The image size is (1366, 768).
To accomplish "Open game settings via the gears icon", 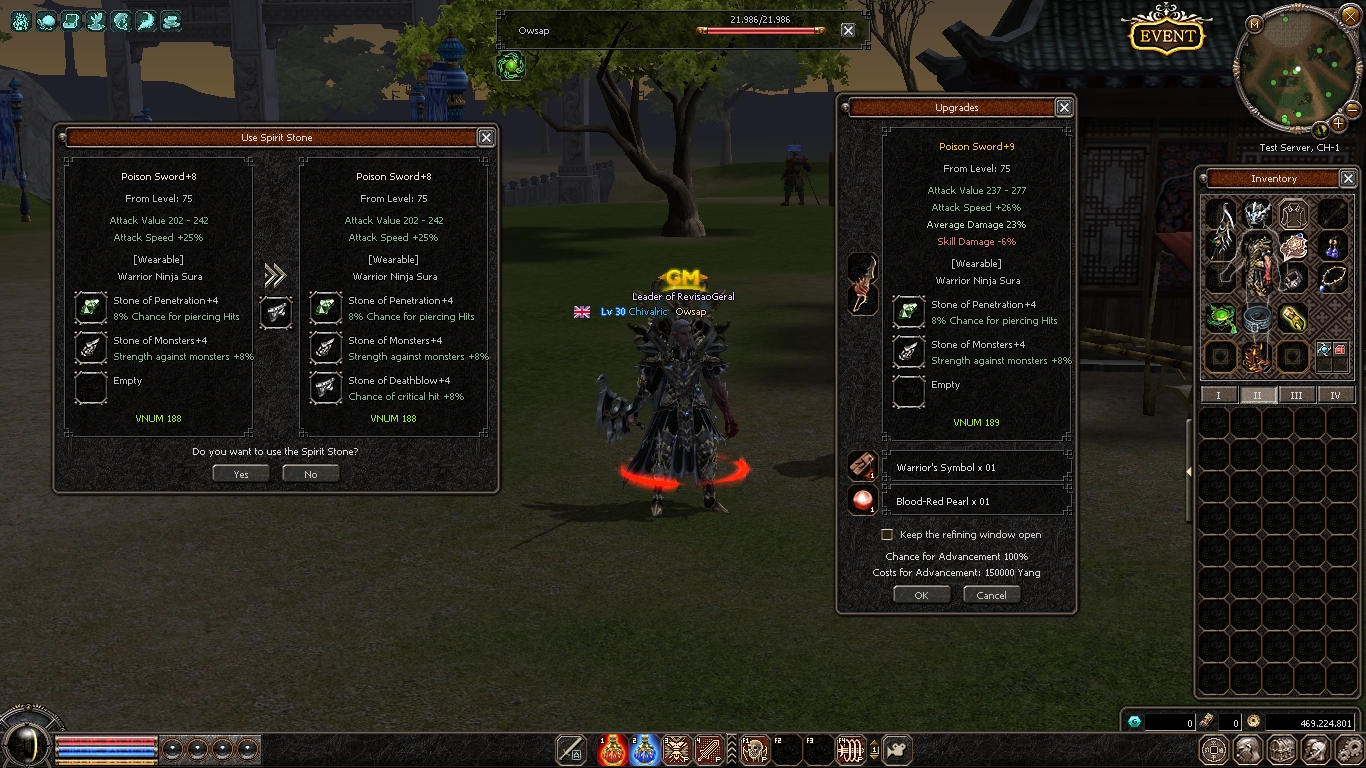I will tap(1349, 748).
